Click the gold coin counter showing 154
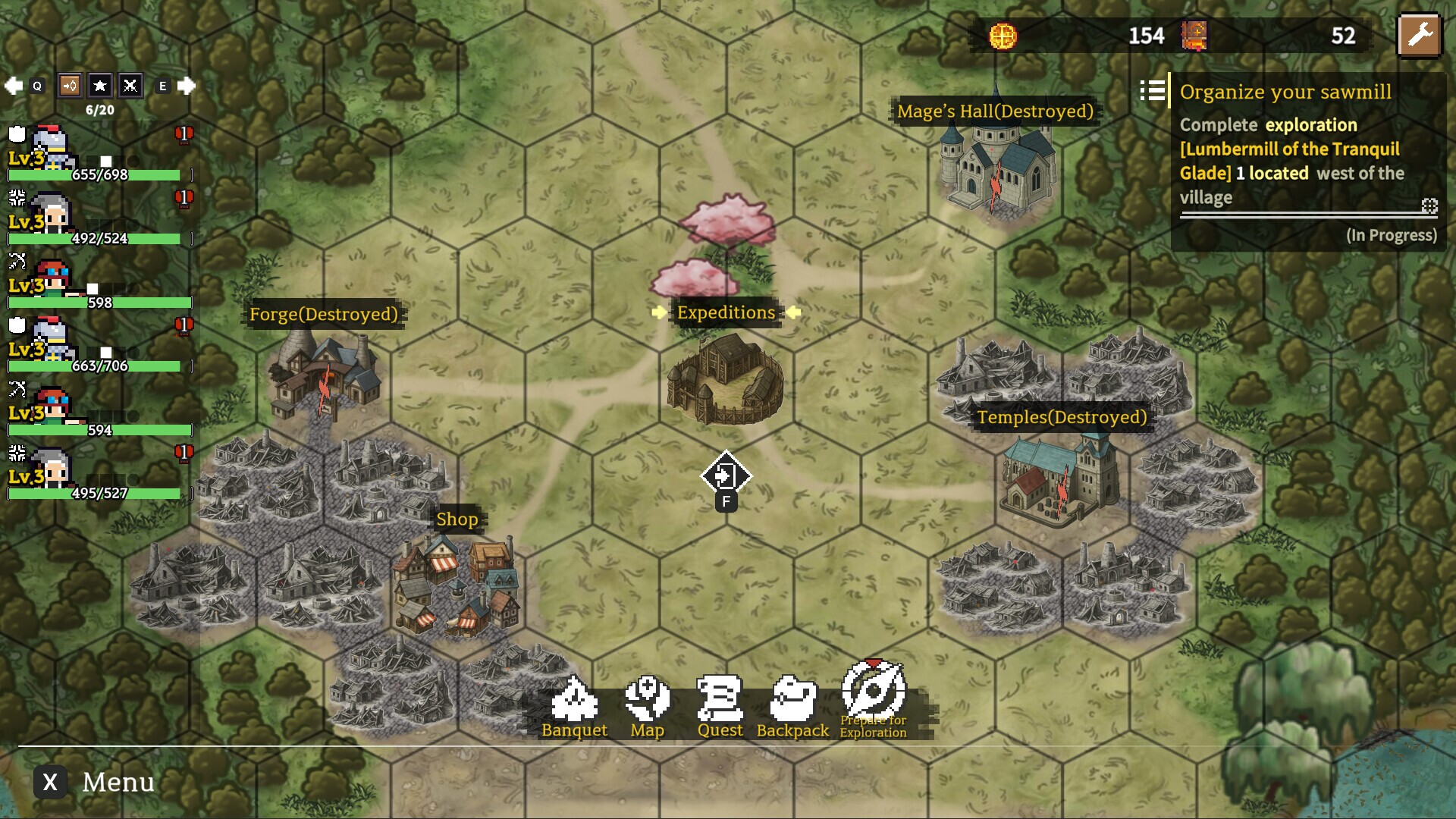 click(x=1147, y=34)
